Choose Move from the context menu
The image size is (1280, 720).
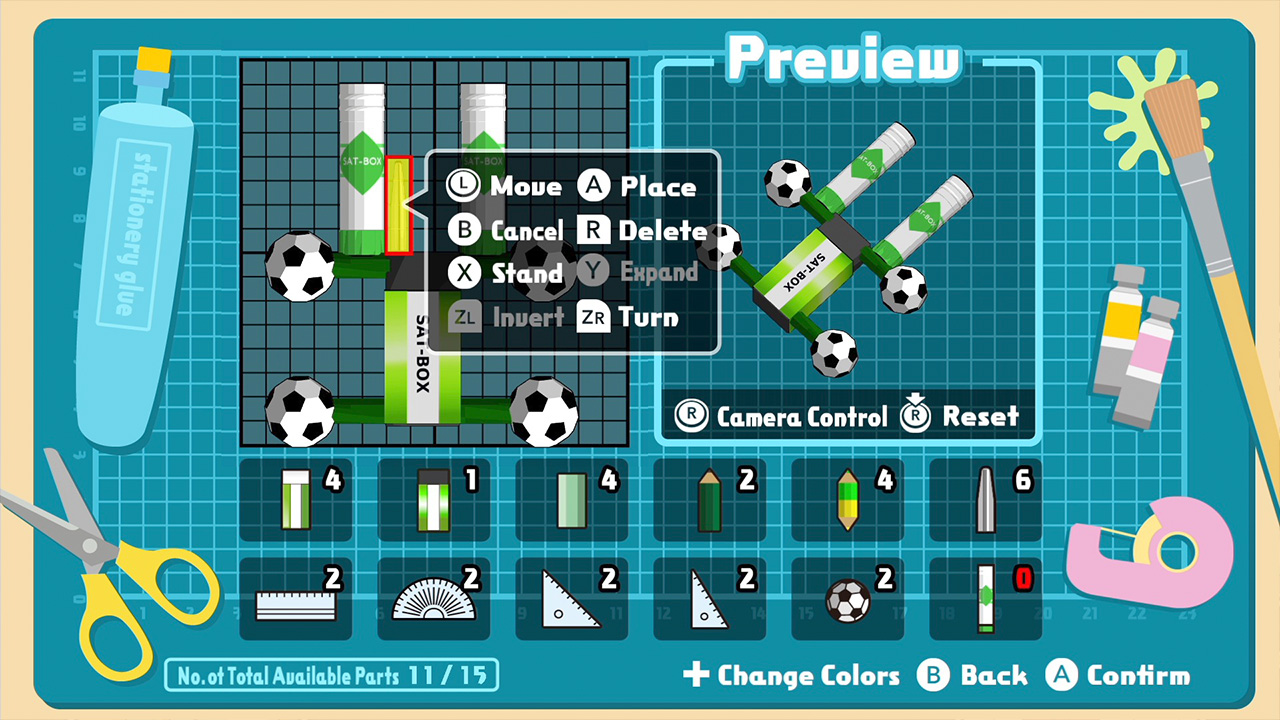(x=524, y=186)
